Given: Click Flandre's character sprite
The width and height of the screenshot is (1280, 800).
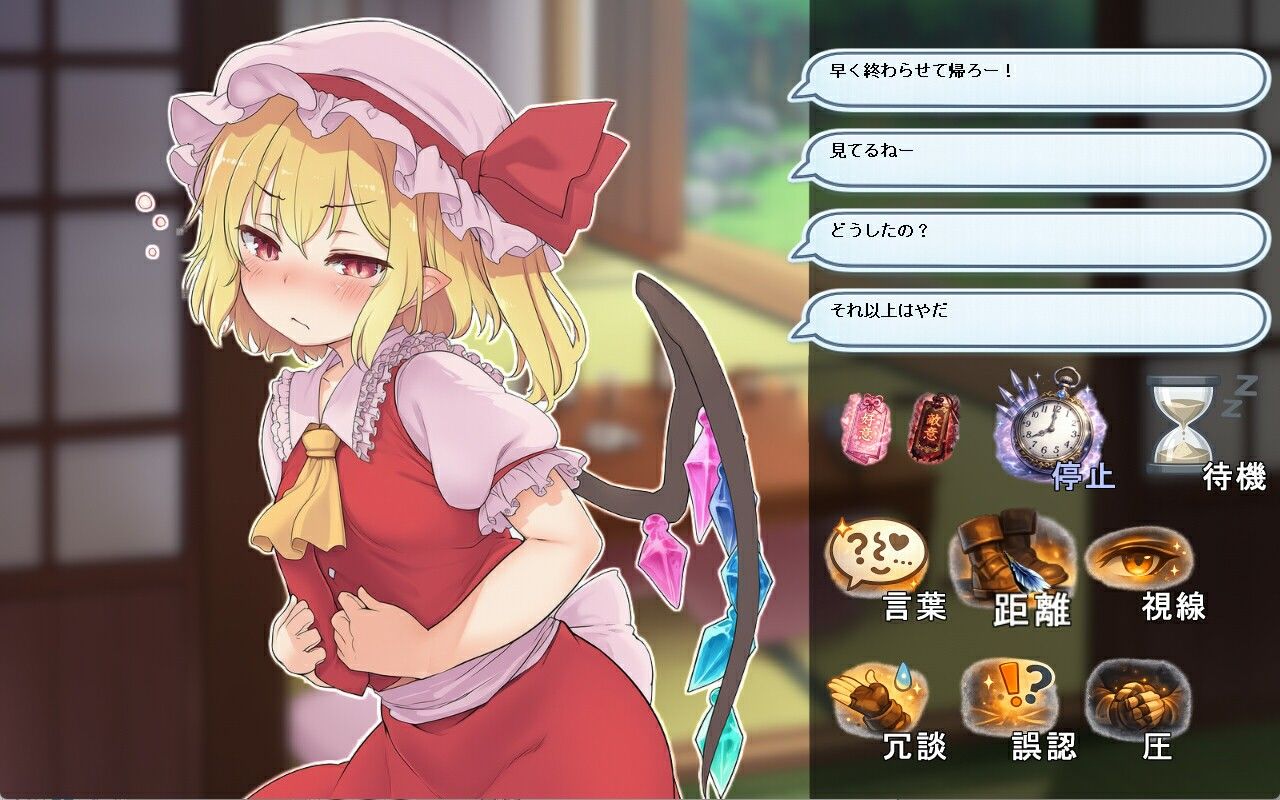Looking at the screenshot, I should (400, 450).
